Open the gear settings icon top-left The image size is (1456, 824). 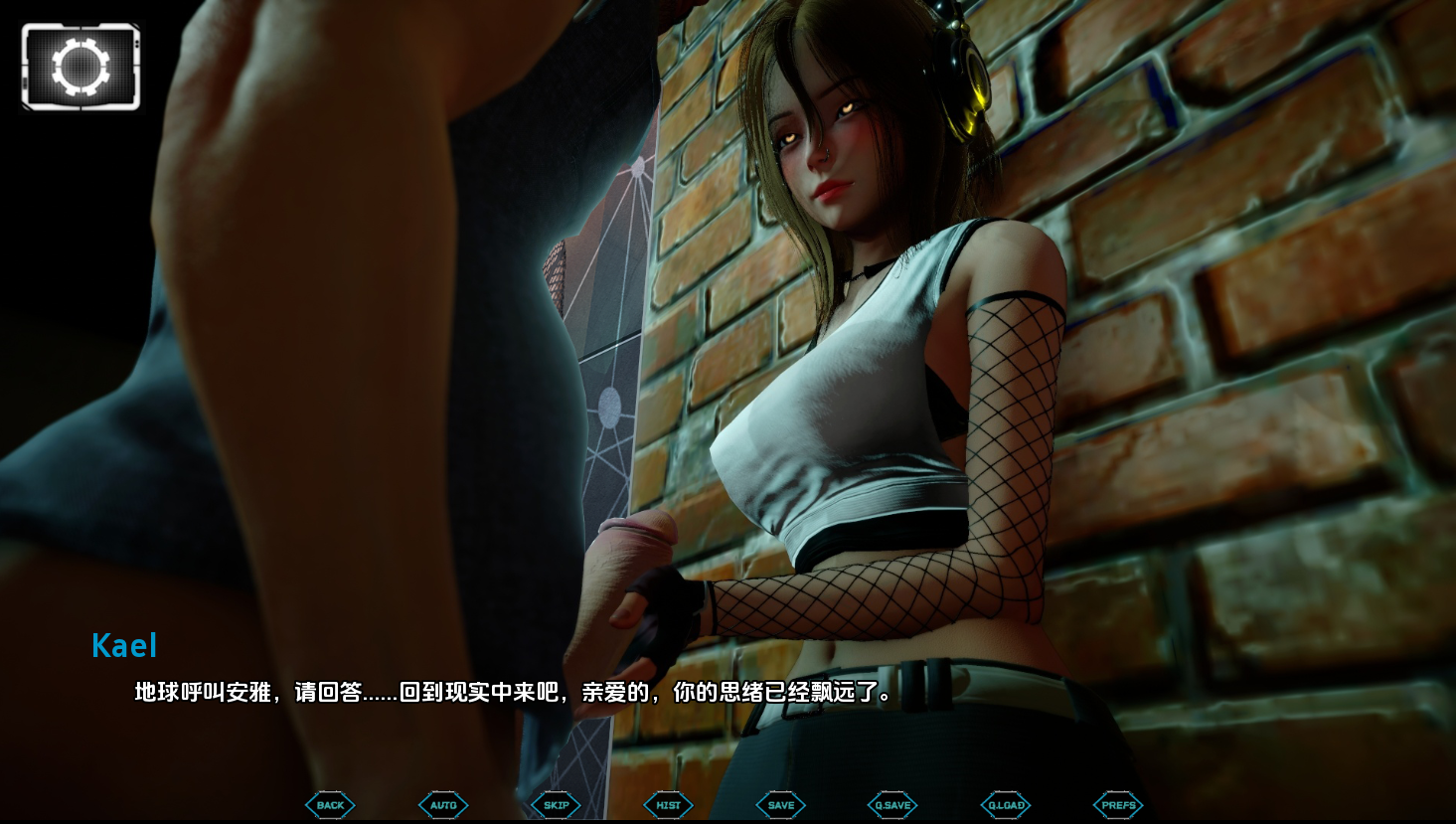tap(81, 66)
